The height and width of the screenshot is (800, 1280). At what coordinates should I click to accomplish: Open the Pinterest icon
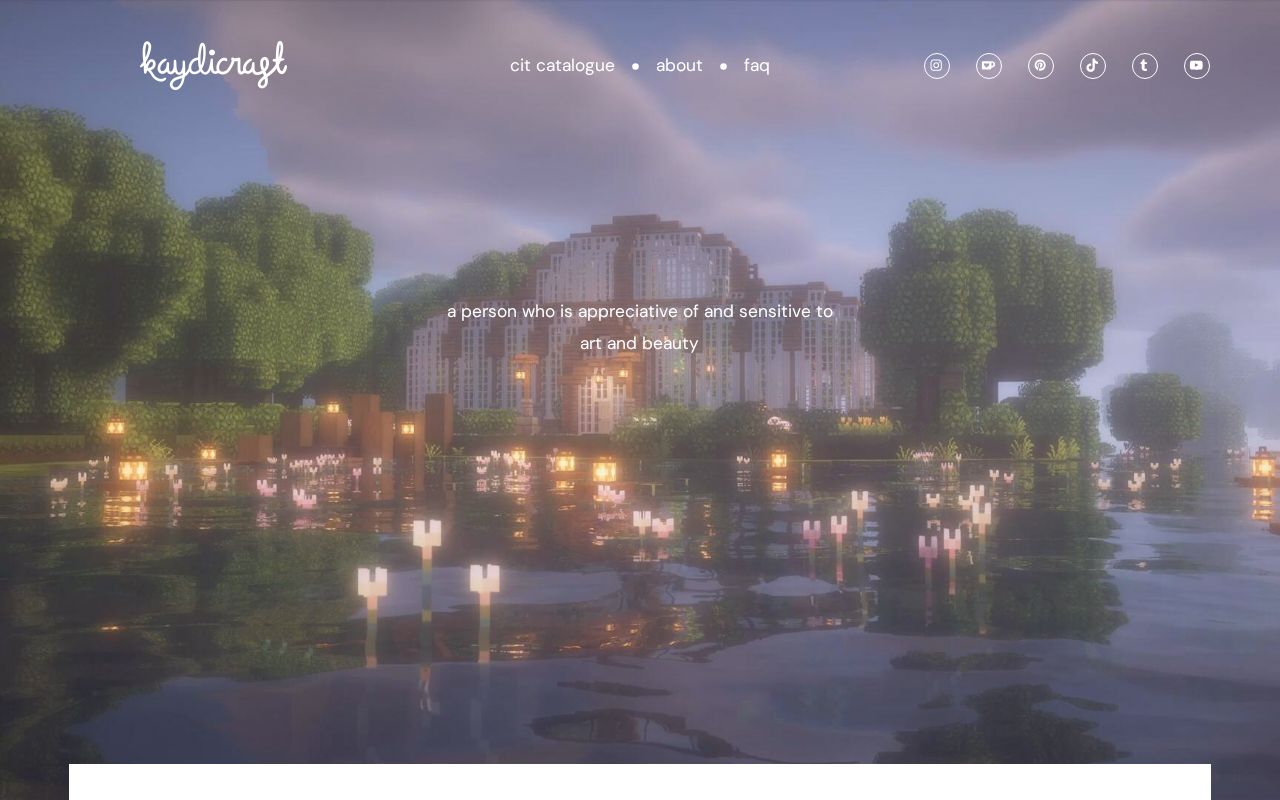[1041, 65]
